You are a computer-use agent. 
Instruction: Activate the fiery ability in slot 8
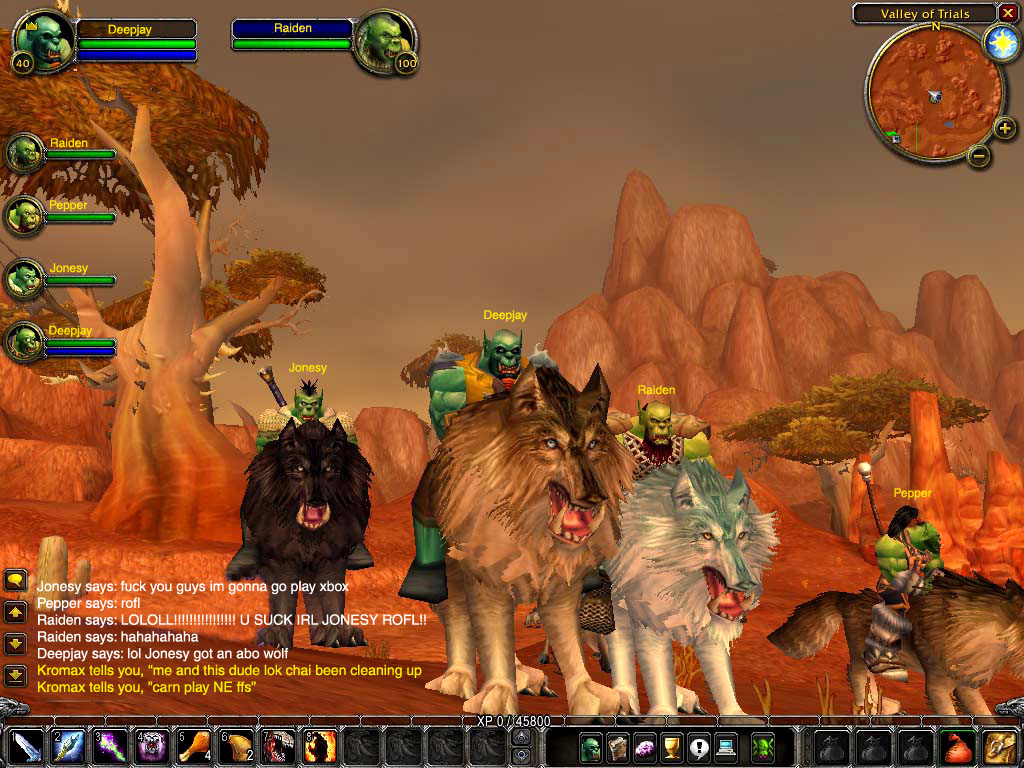320,747
